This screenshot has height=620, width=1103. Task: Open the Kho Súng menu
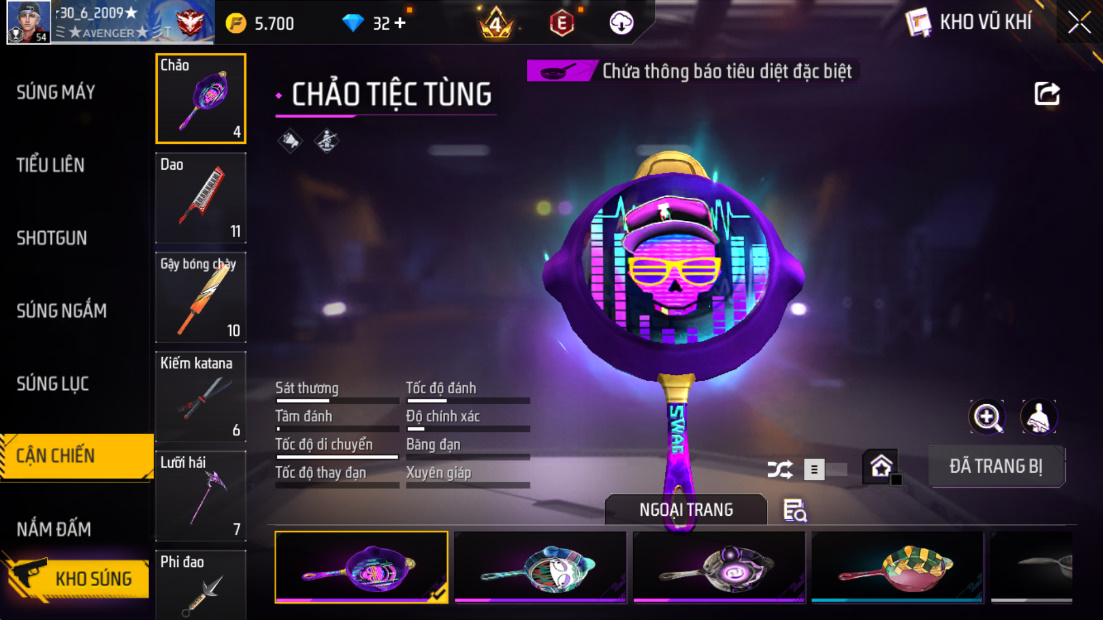tap(78, 578)
